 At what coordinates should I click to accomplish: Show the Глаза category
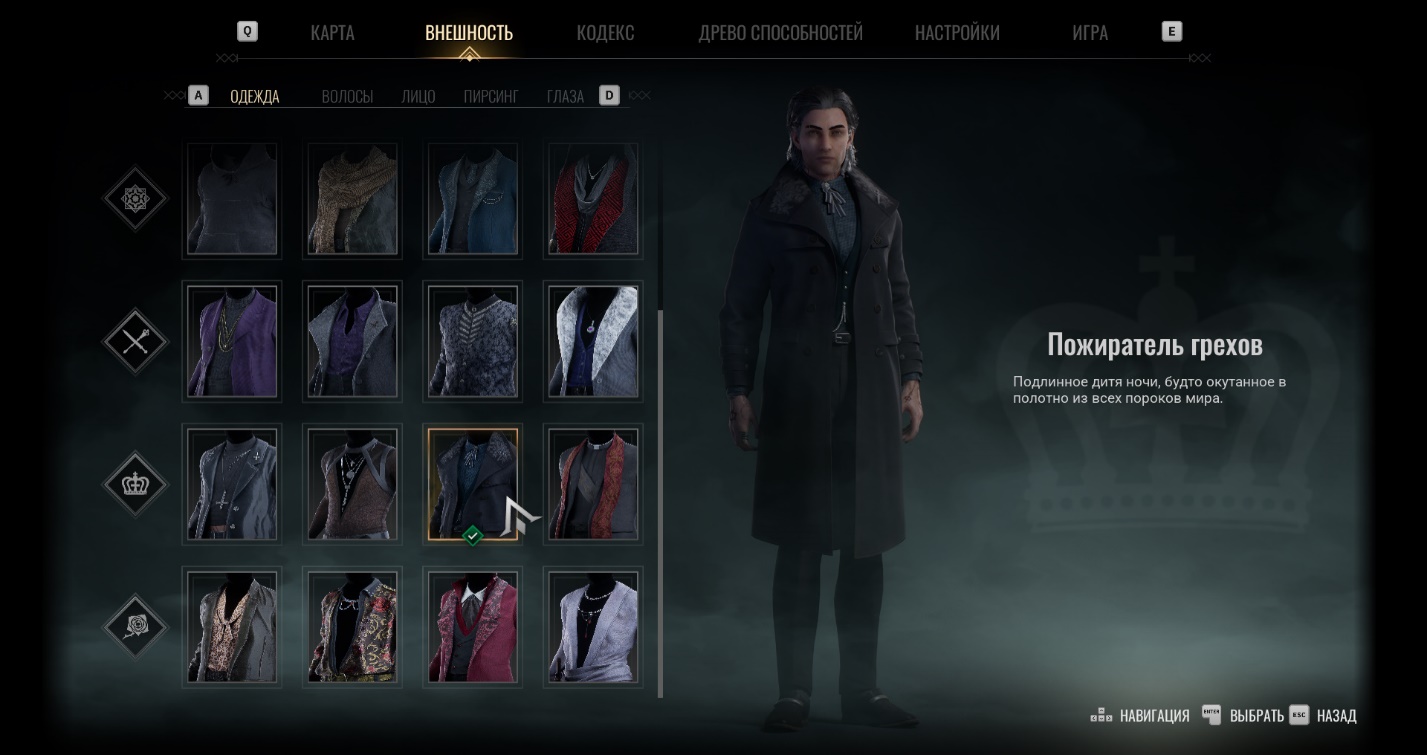coord(565,97)
